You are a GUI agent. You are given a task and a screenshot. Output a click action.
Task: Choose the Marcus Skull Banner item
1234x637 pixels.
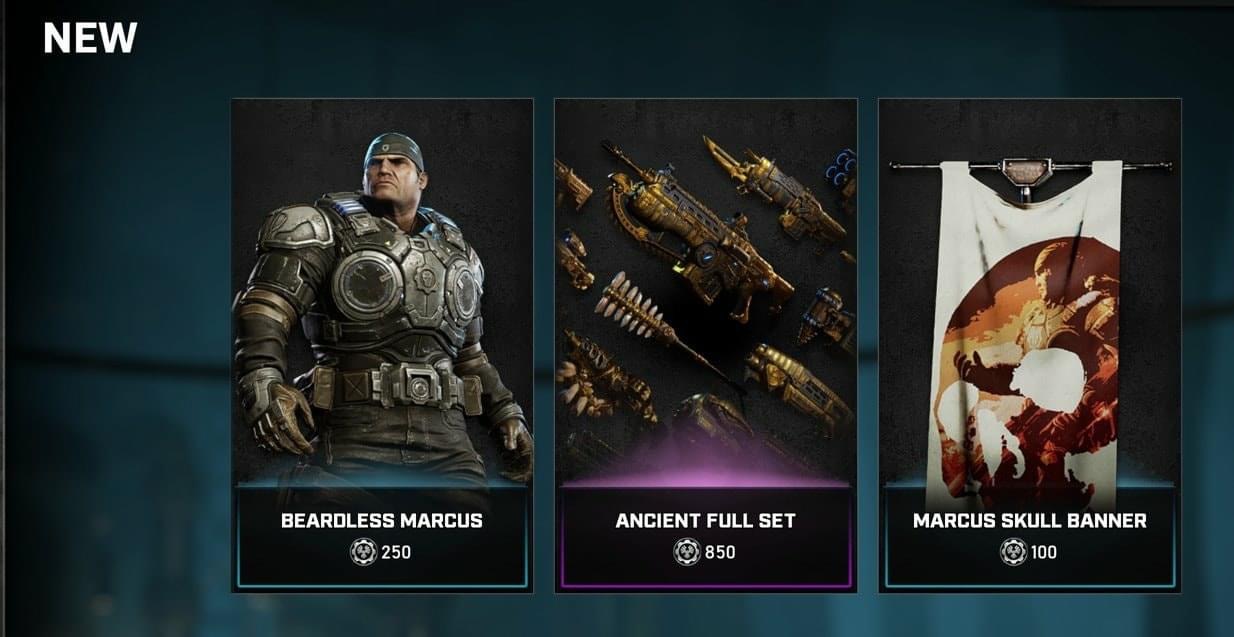tap(1030, 345)
